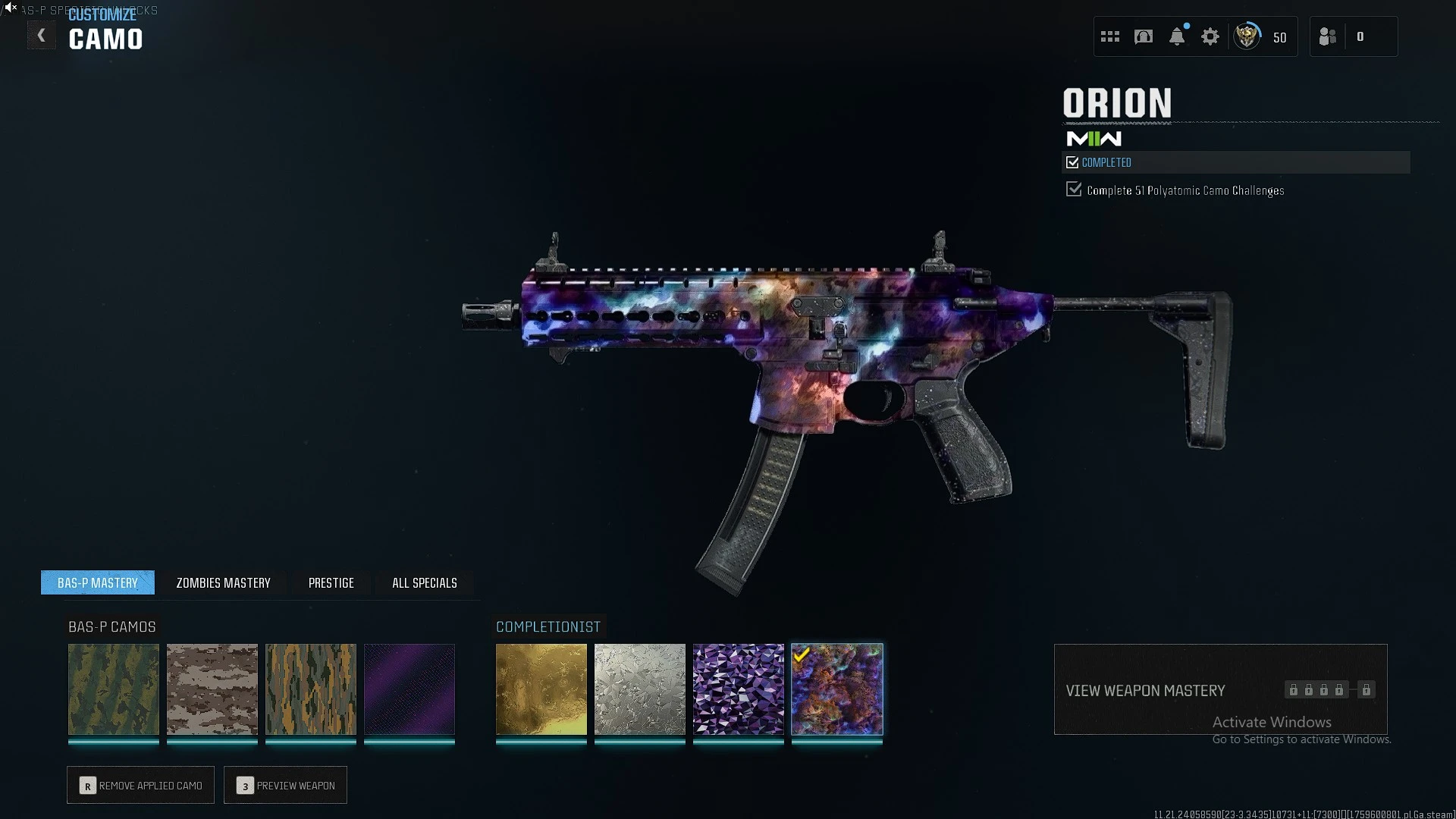Equip the Gold completionist camo
The height and width of the screenshot is (819, 1456).
[541, 689]
